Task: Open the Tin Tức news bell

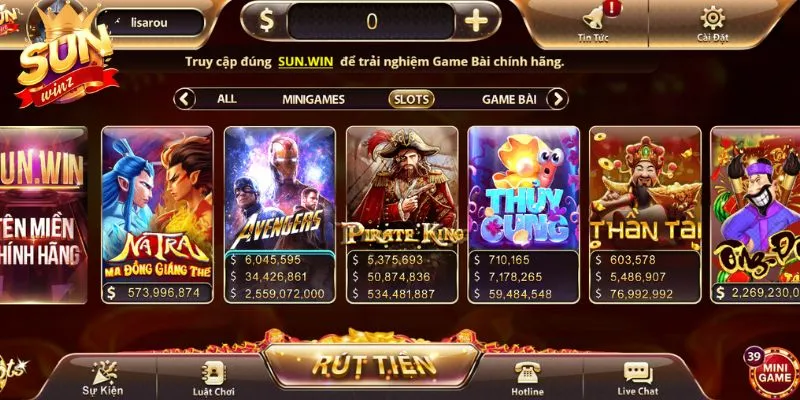Action: (x=593, y=22)
